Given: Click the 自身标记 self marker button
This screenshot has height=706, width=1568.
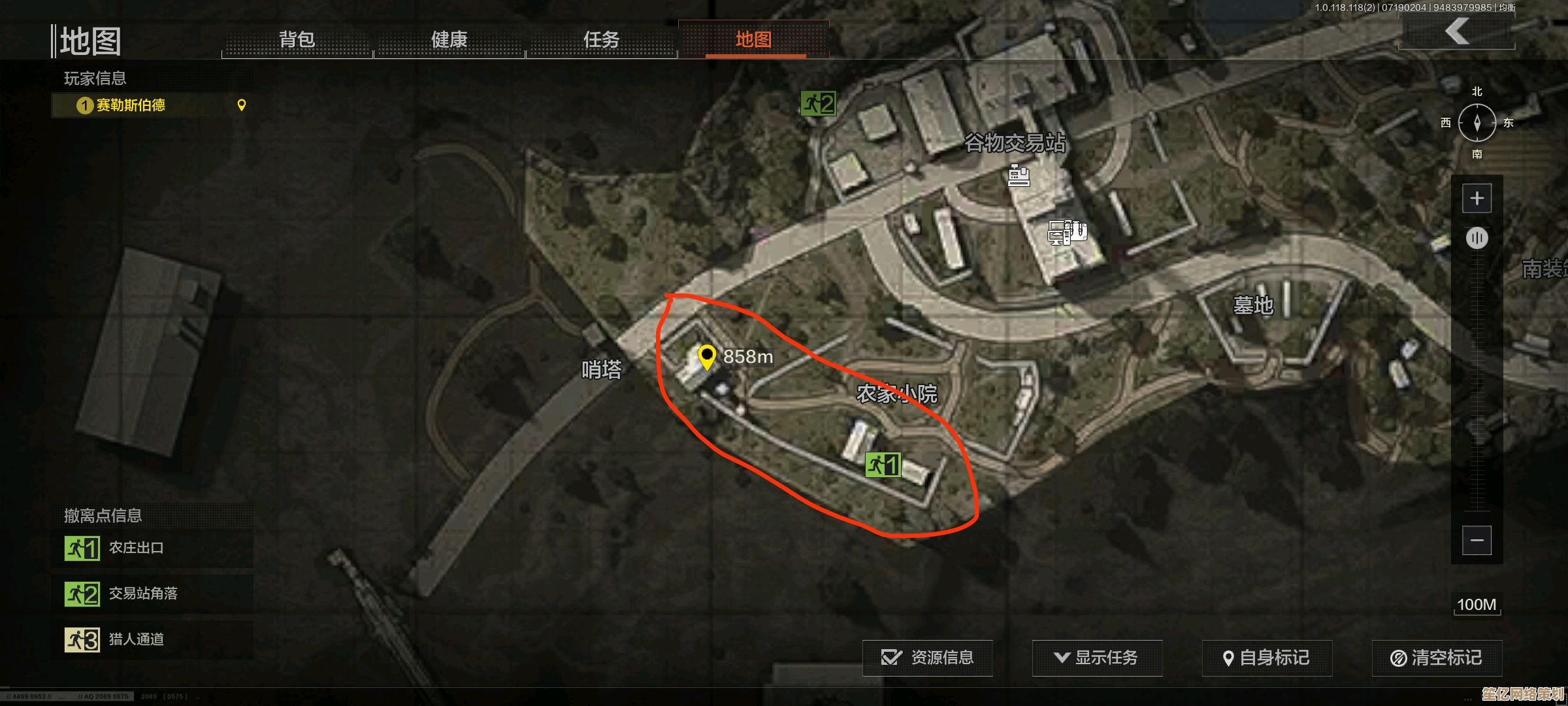Looking at the screenshot, I should 1267,658.
